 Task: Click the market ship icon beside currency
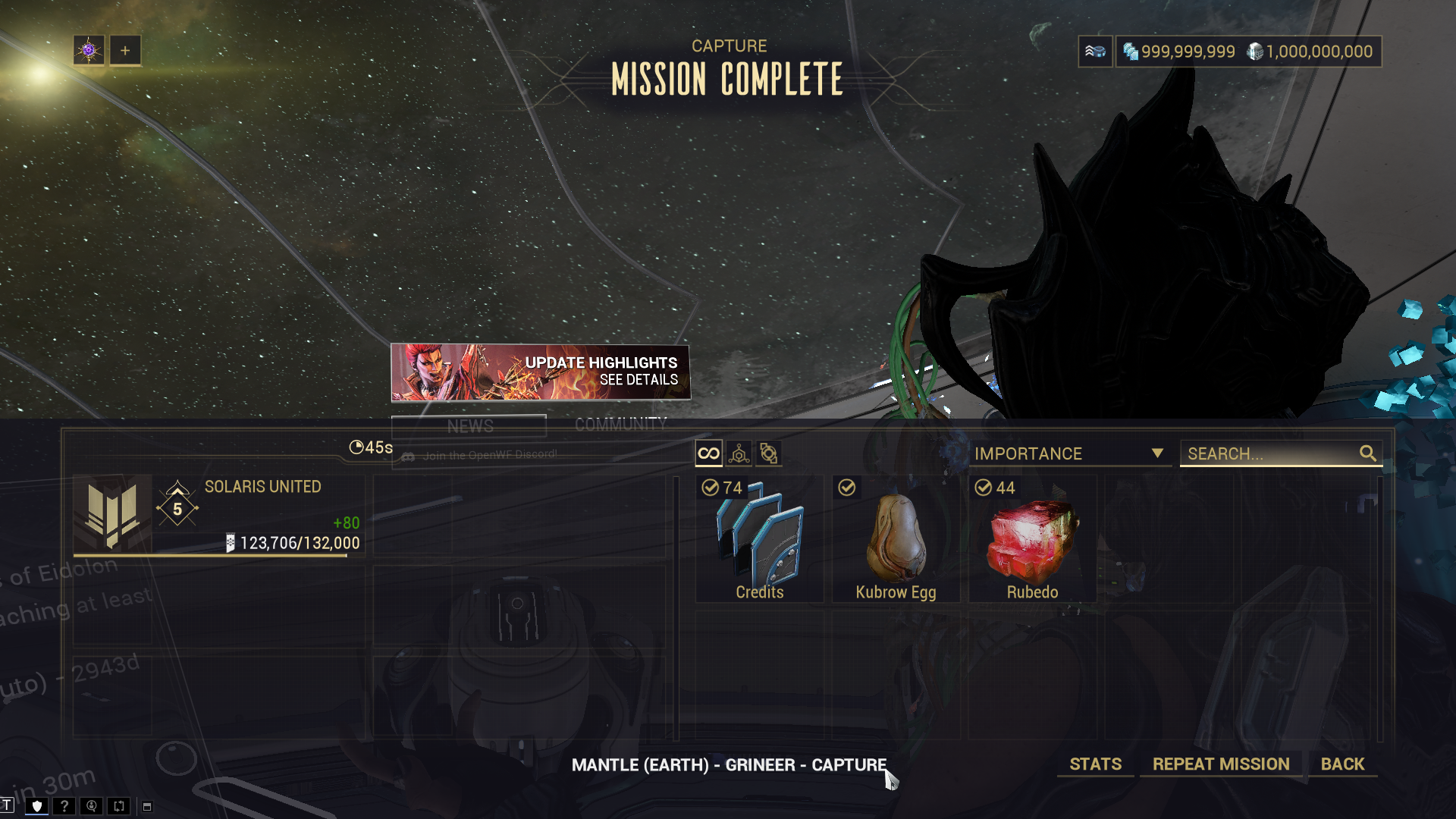click(1095, 52)
